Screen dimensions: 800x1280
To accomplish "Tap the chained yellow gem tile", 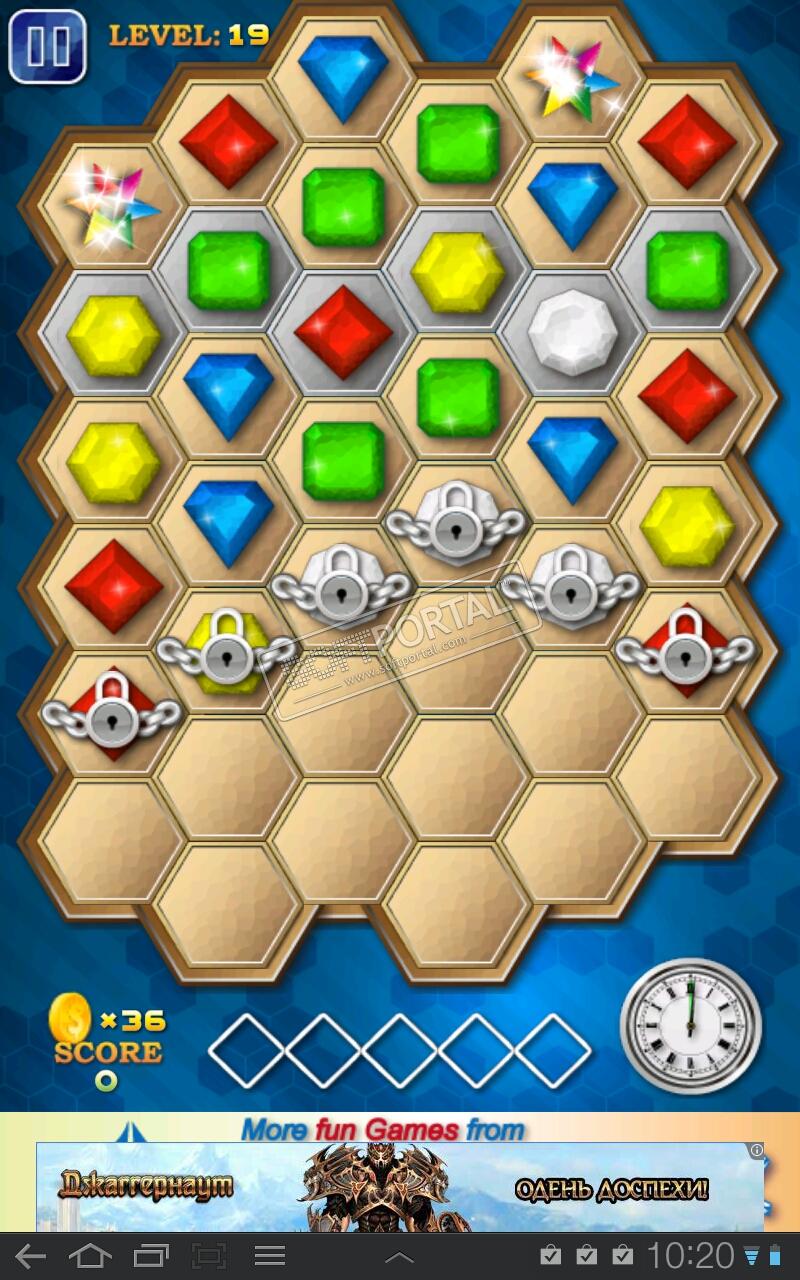I will coord(227,651).
